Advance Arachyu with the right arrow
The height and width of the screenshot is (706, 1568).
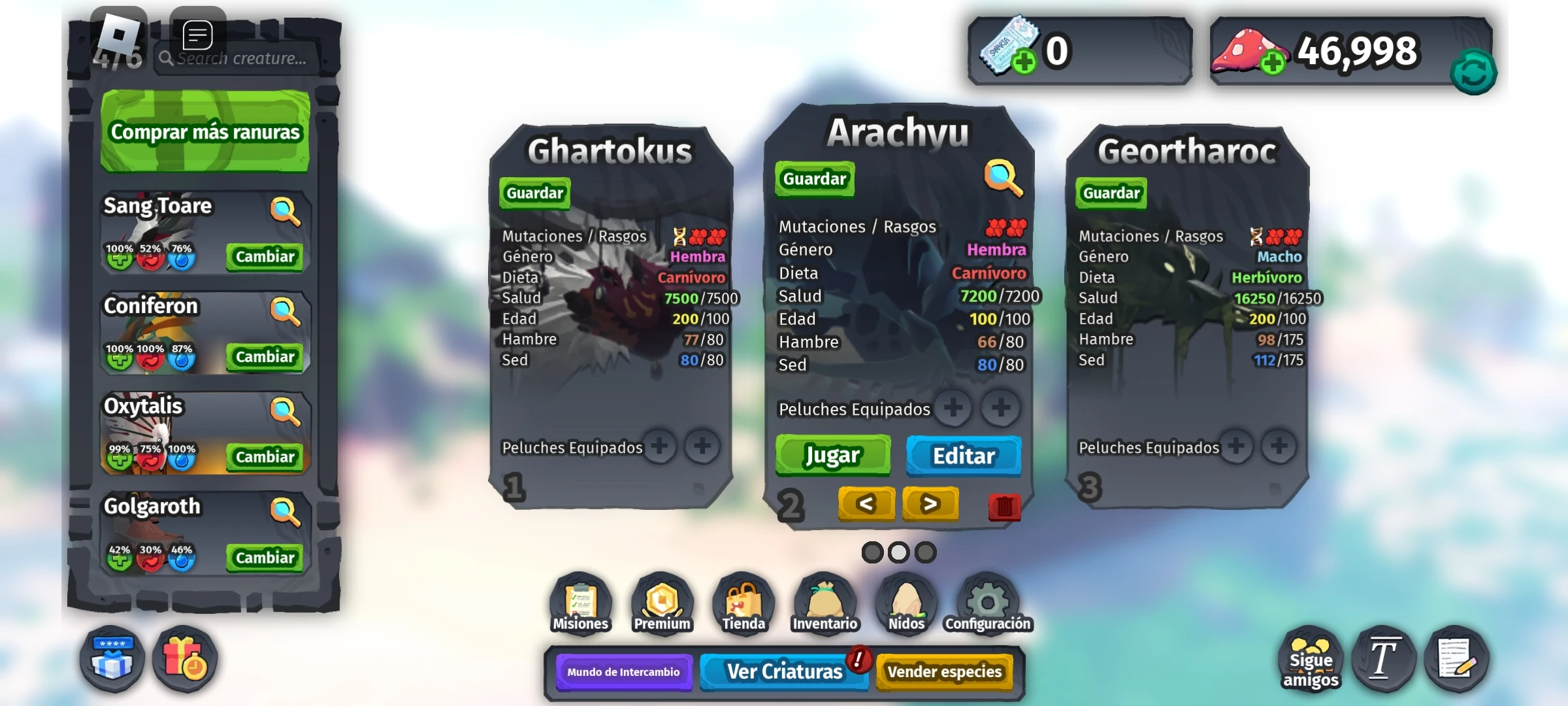click(x=930, y=504)
